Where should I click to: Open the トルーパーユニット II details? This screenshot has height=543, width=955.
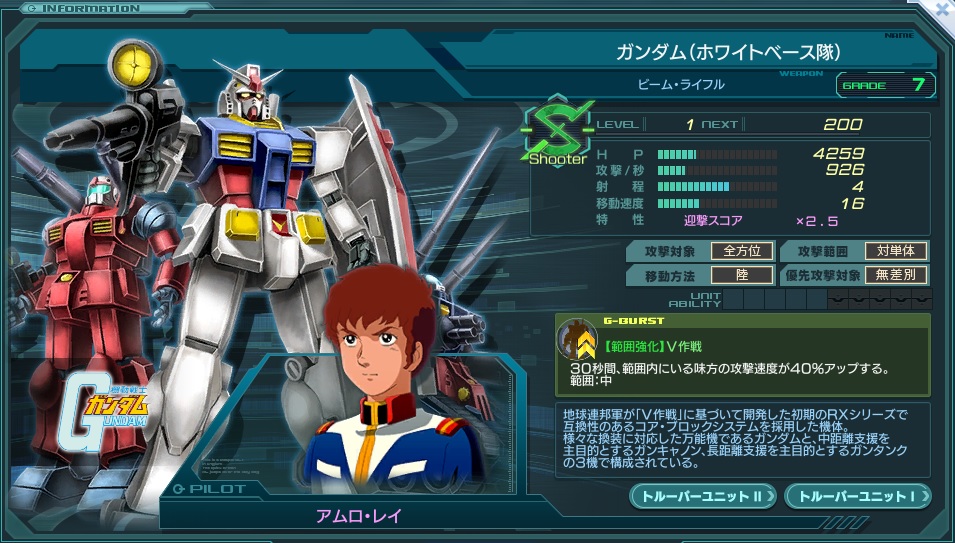click(x=703, y=495)
